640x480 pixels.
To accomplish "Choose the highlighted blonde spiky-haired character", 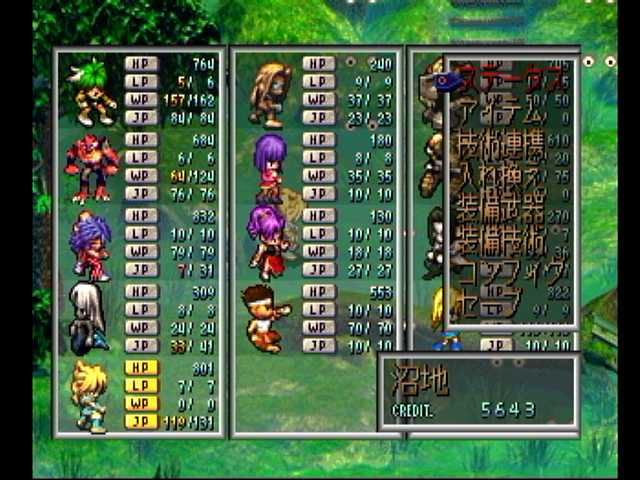I will pyautogui.click(x=88, y=394).
